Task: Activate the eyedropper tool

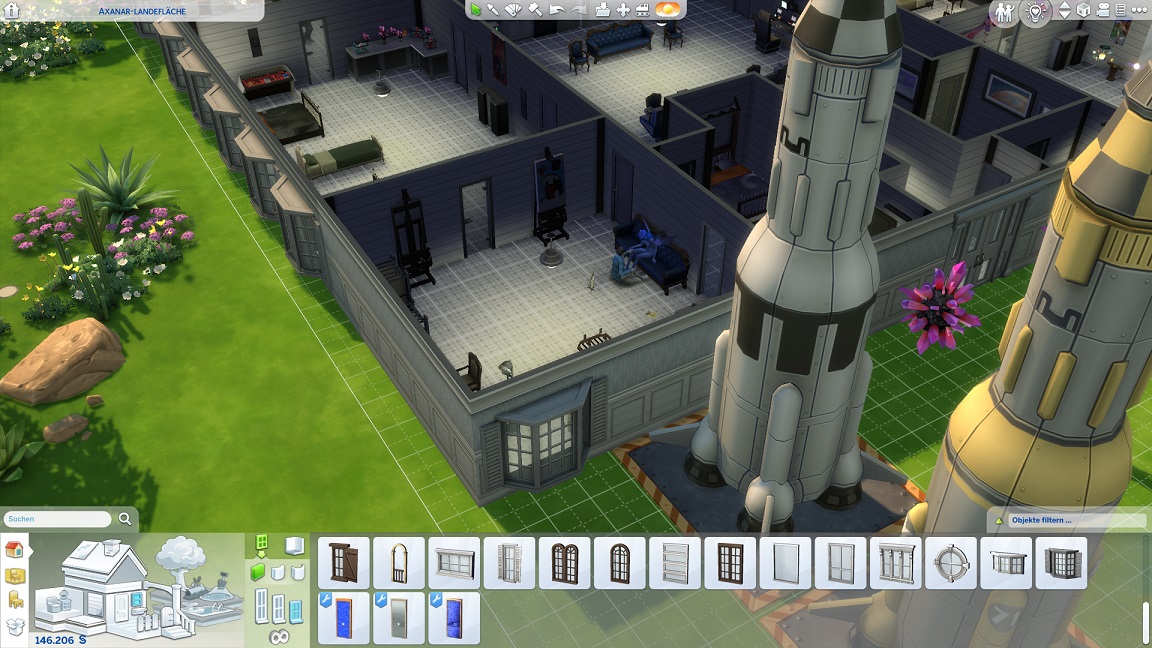Action: click(x=493, y=10)
